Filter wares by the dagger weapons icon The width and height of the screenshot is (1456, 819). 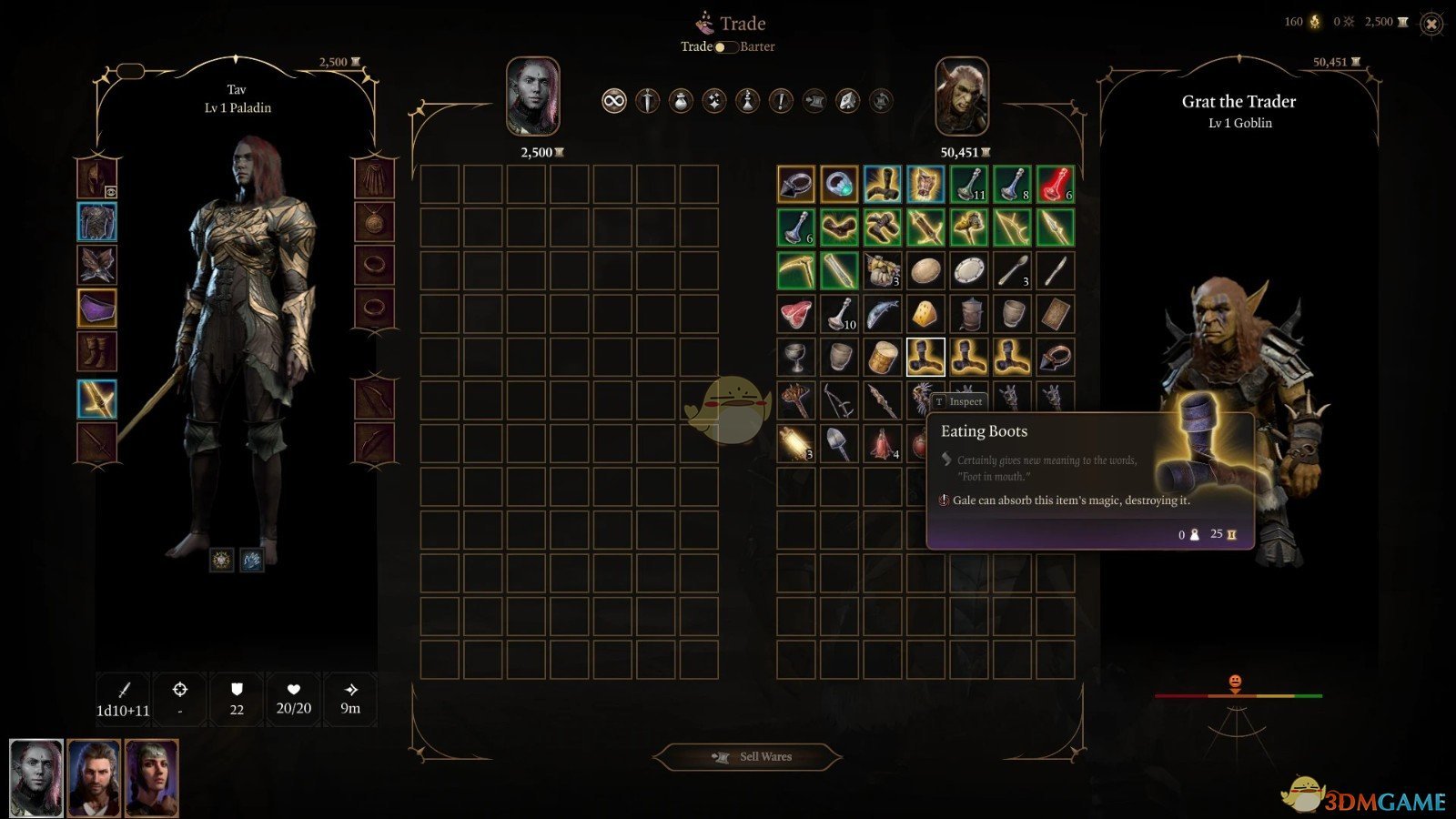click(x=647, y=101)
